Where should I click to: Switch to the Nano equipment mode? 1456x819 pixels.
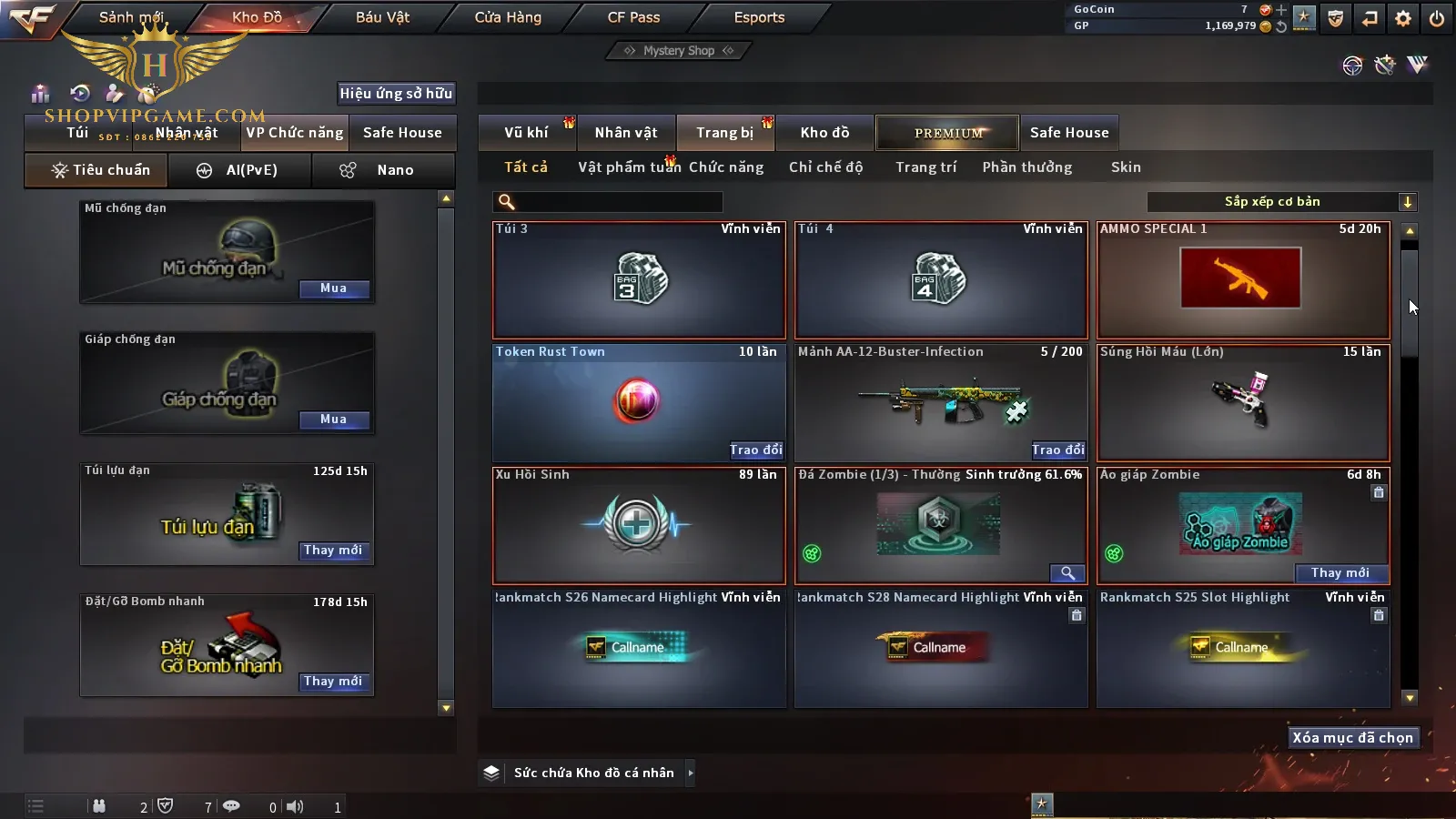[384, 170]
